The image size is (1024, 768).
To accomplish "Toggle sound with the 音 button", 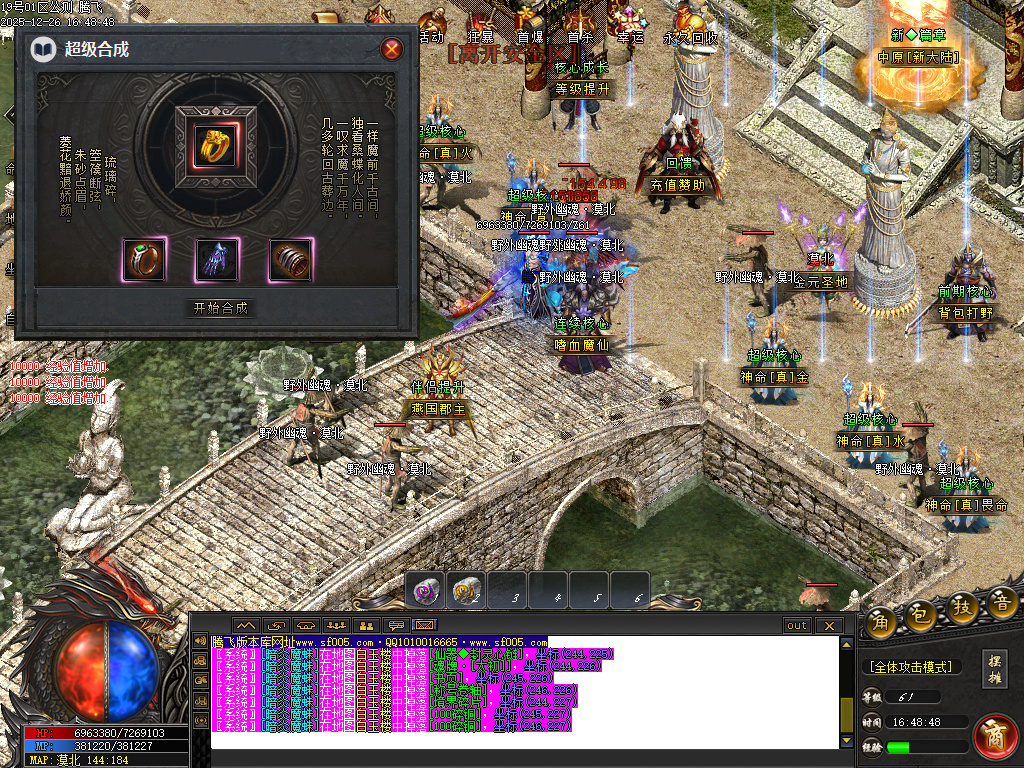I will point(1003,602).
